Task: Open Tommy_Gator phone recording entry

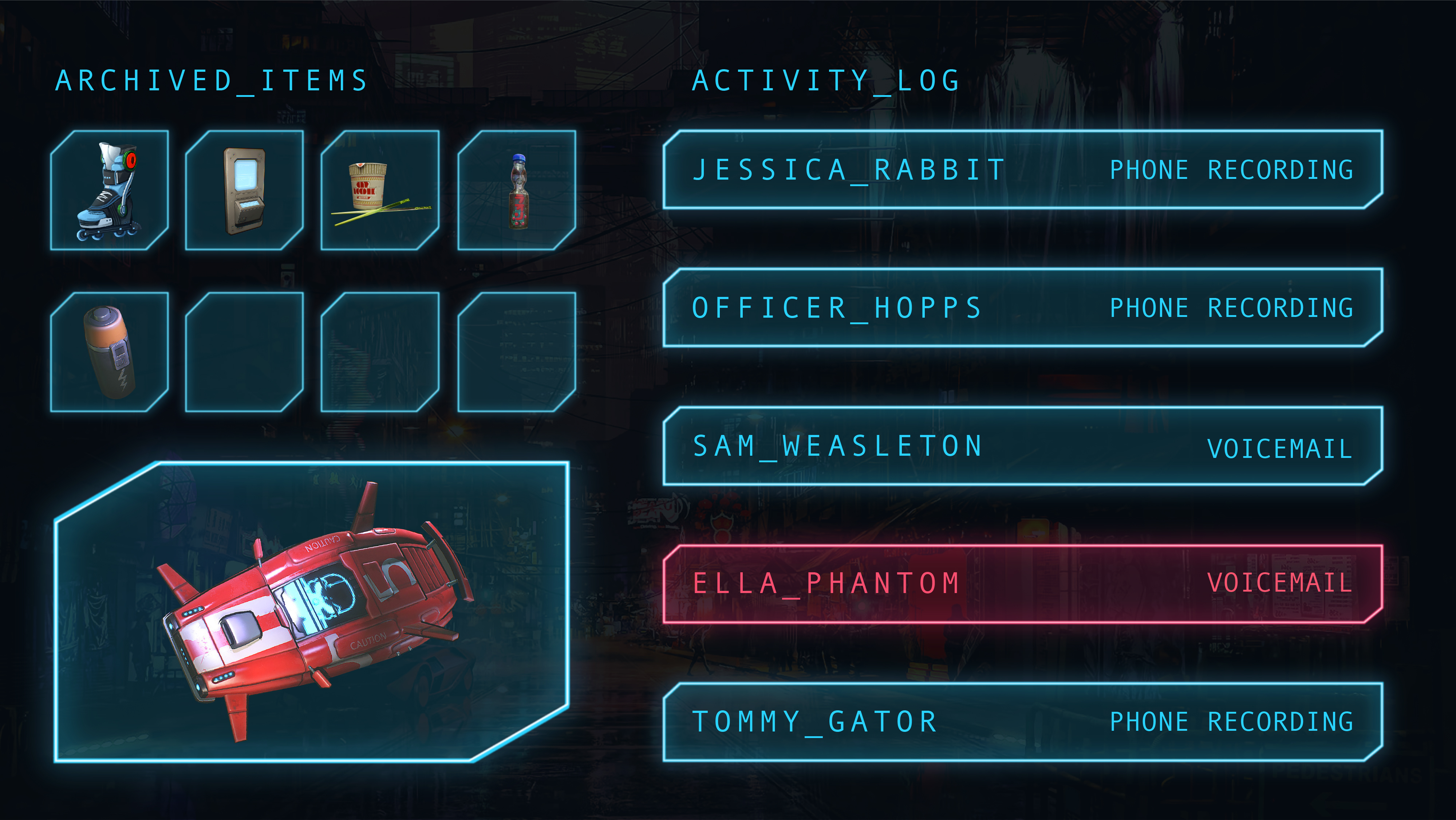Action: (x=1022, y=722)
